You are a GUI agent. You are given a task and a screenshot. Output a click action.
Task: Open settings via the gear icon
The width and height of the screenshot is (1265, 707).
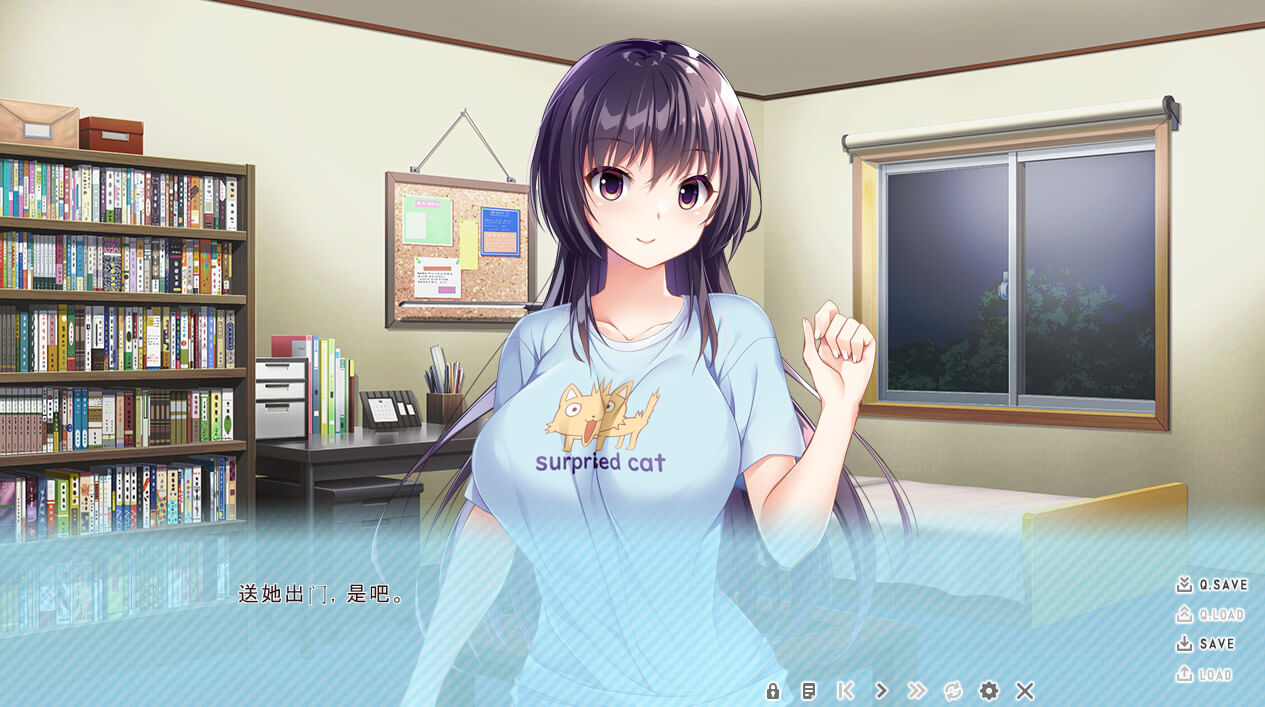pyautogui.click(x=988, y=691)
